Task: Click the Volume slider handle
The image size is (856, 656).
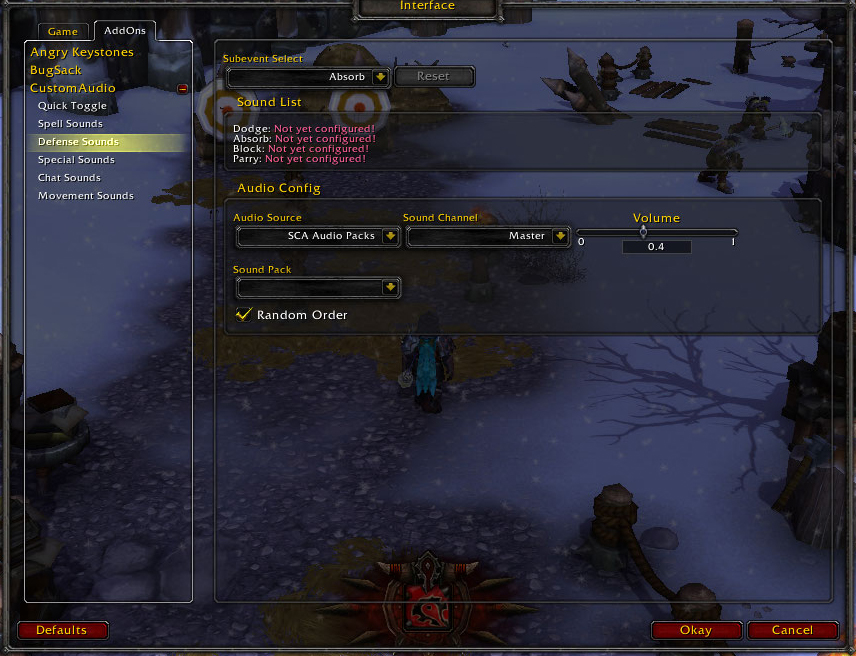Action: click(643, 232)
